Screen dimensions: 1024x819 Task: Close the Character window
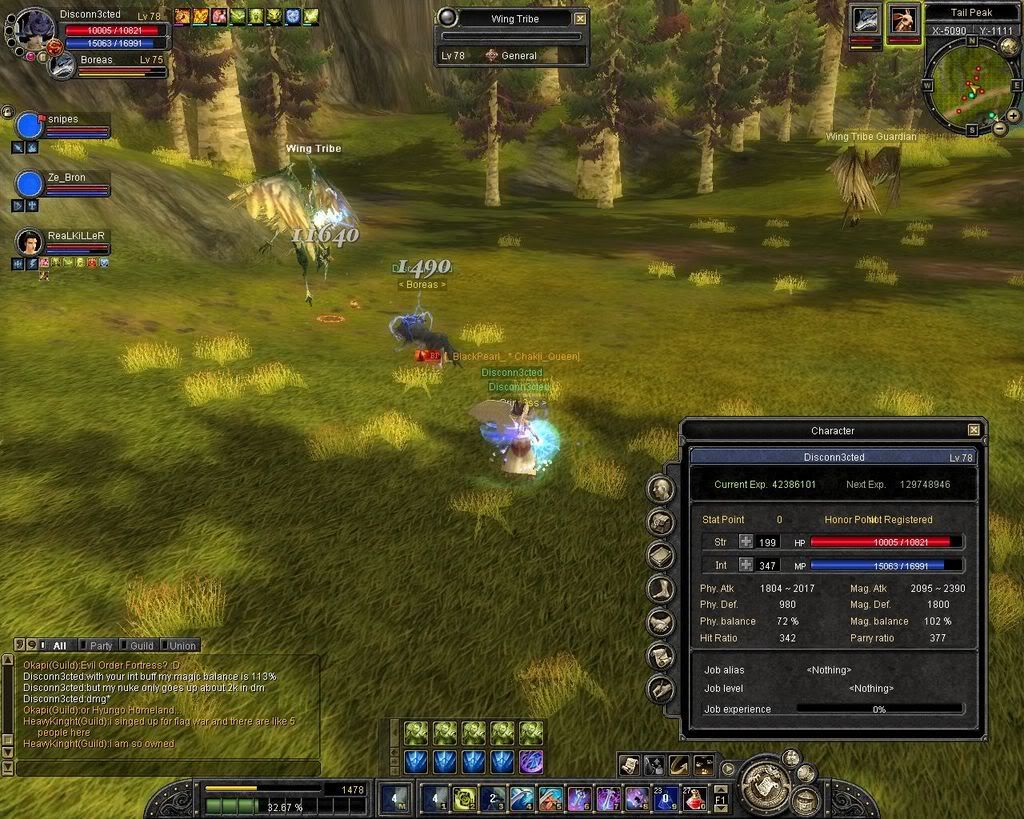973,430
